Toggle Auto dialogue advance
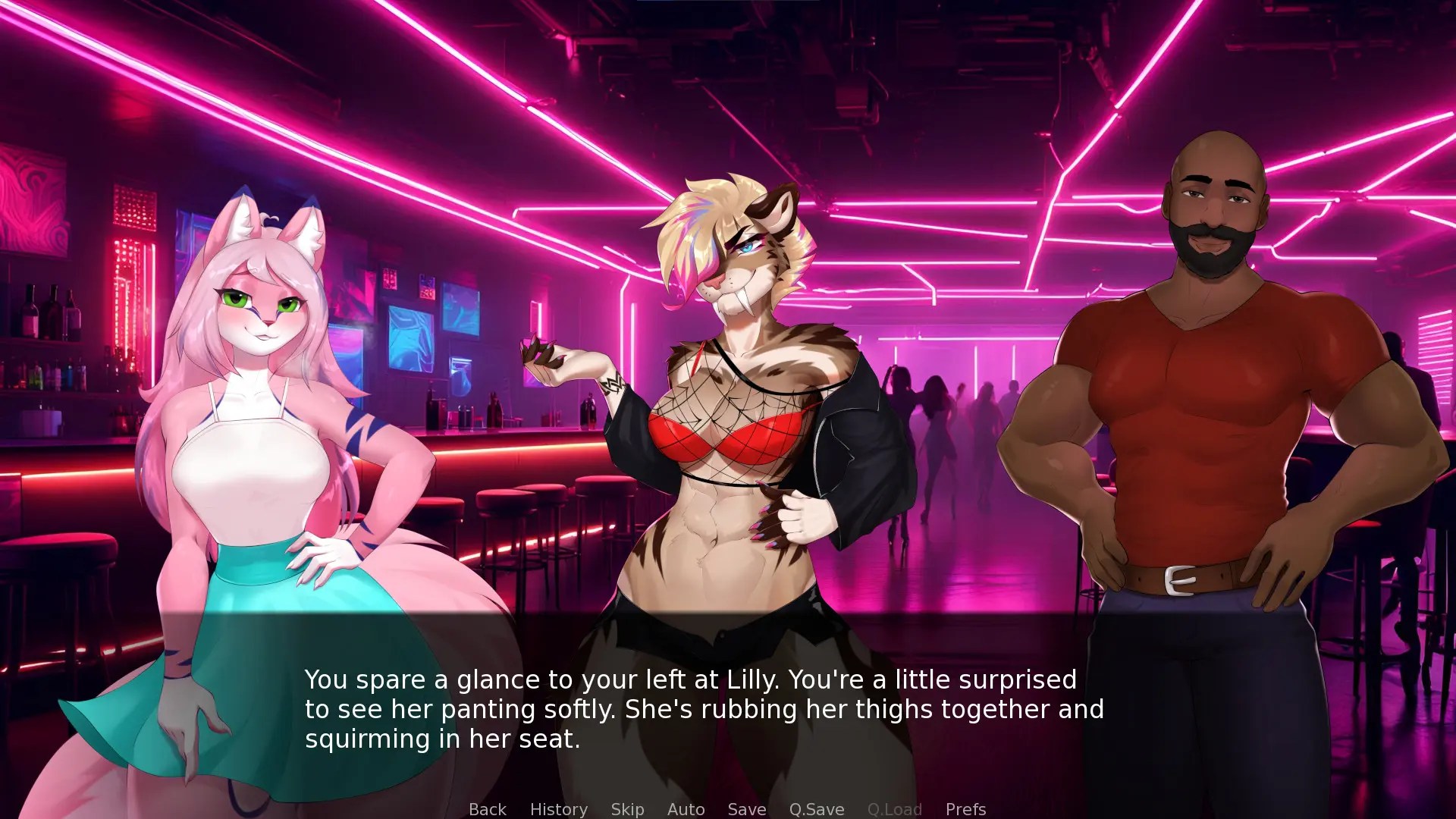Viewport: 1456px width, 819px height. pos(686,809)
